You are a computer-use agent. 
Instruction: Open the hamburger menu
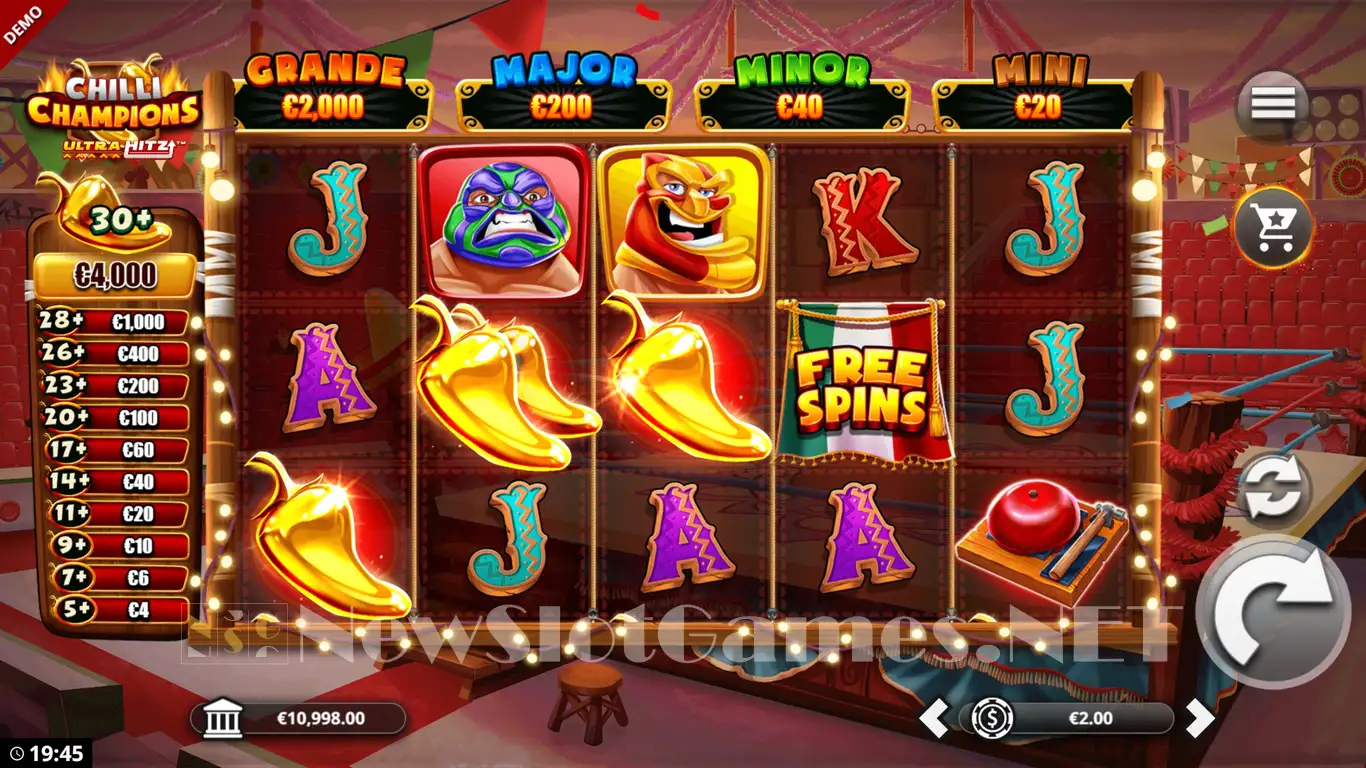(1272, 104)
